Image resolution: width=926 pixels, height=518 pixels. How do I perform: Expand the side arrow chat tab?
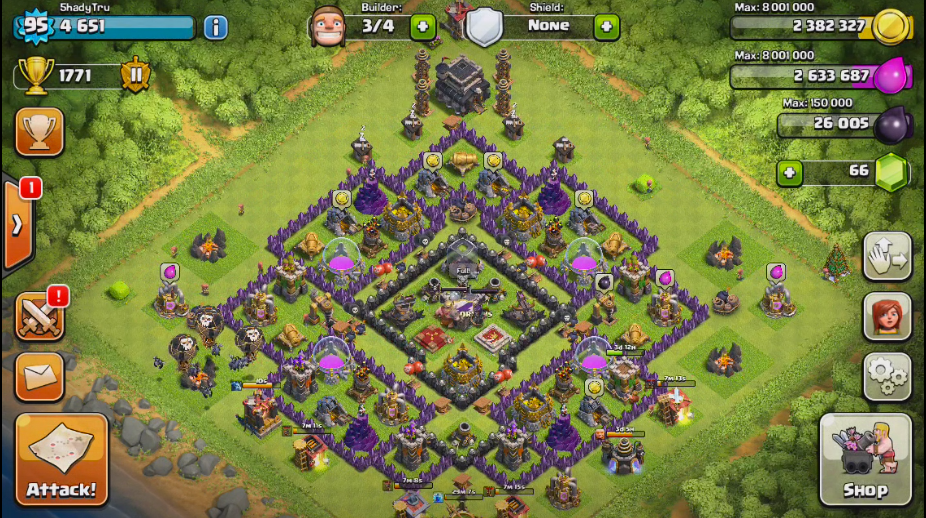(17, 225)
